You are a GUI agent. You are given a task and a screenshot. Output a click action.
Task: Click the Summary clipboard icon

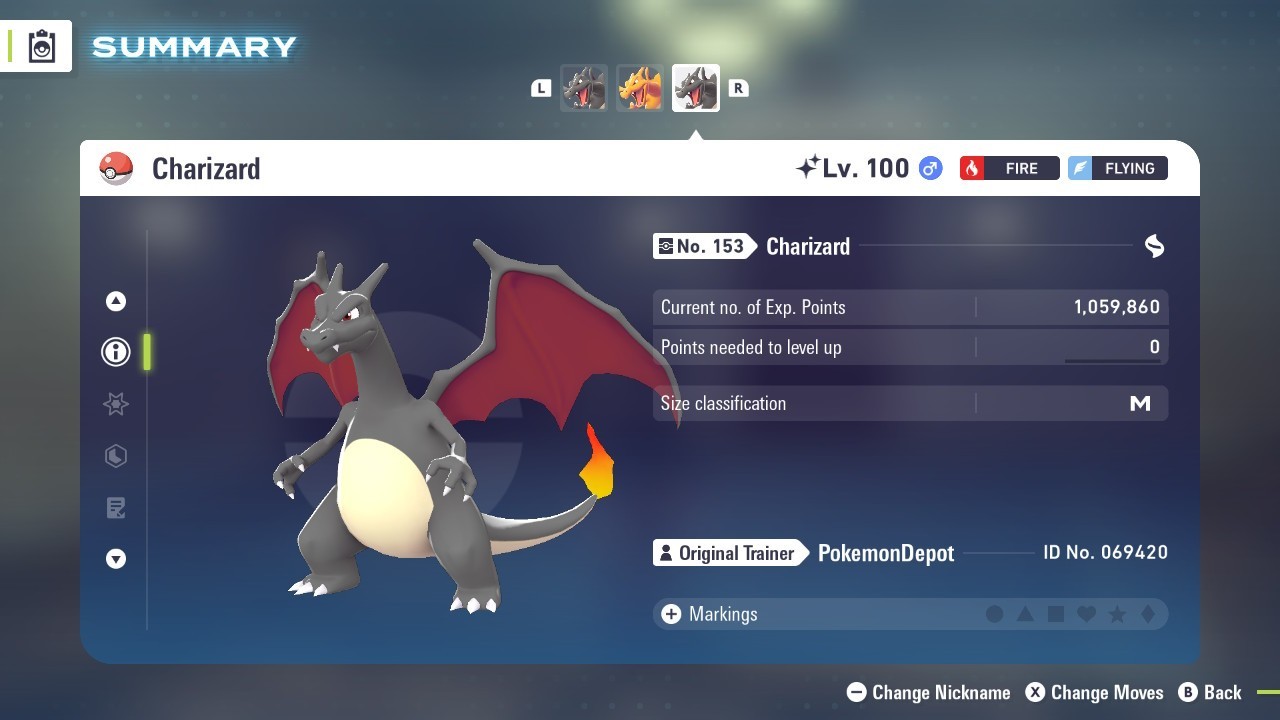(x=42, y=47)
